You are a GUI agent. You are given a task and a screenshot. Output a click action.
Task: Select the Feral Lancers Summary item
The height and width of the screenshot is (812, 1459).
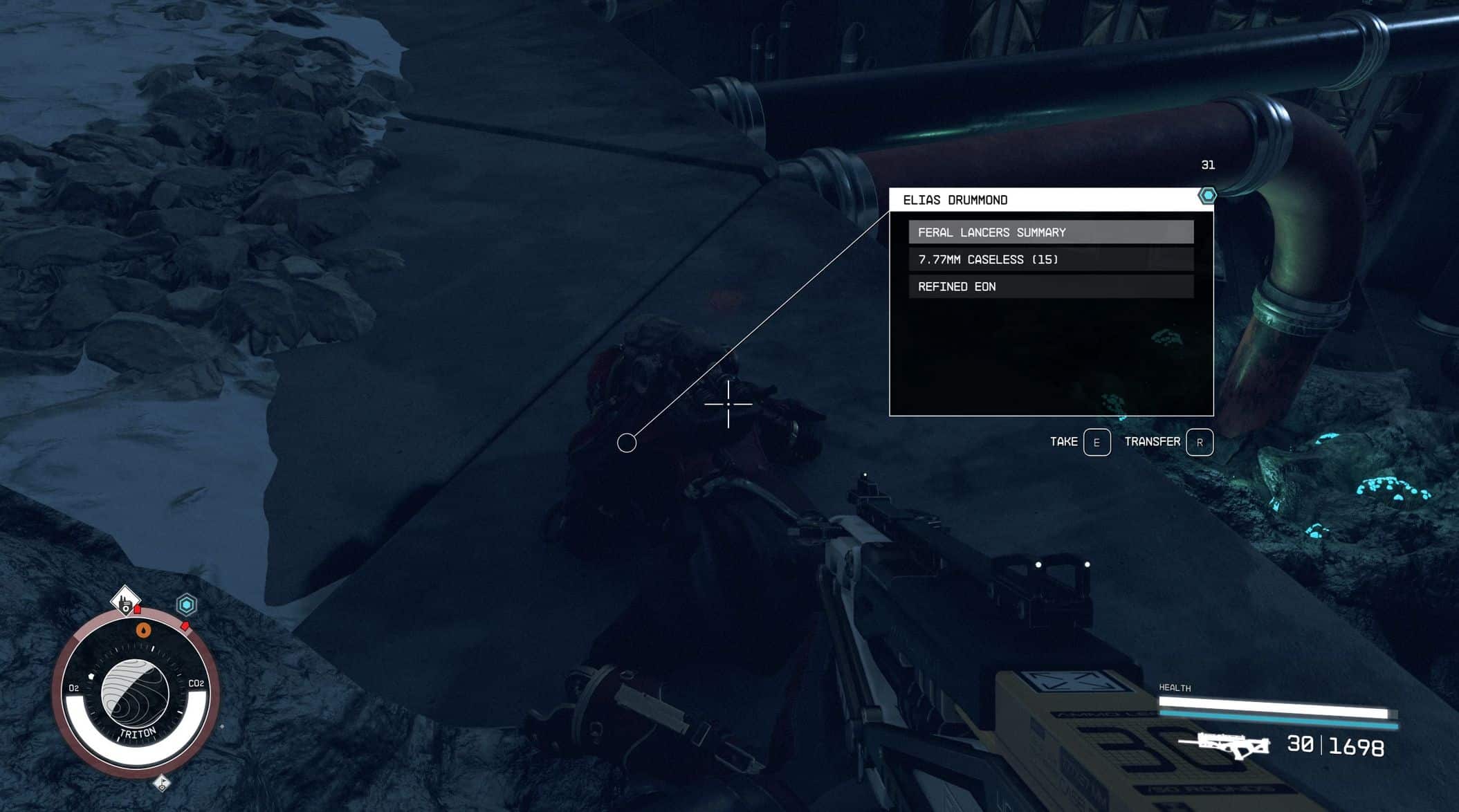click(x=1050, y=232)
